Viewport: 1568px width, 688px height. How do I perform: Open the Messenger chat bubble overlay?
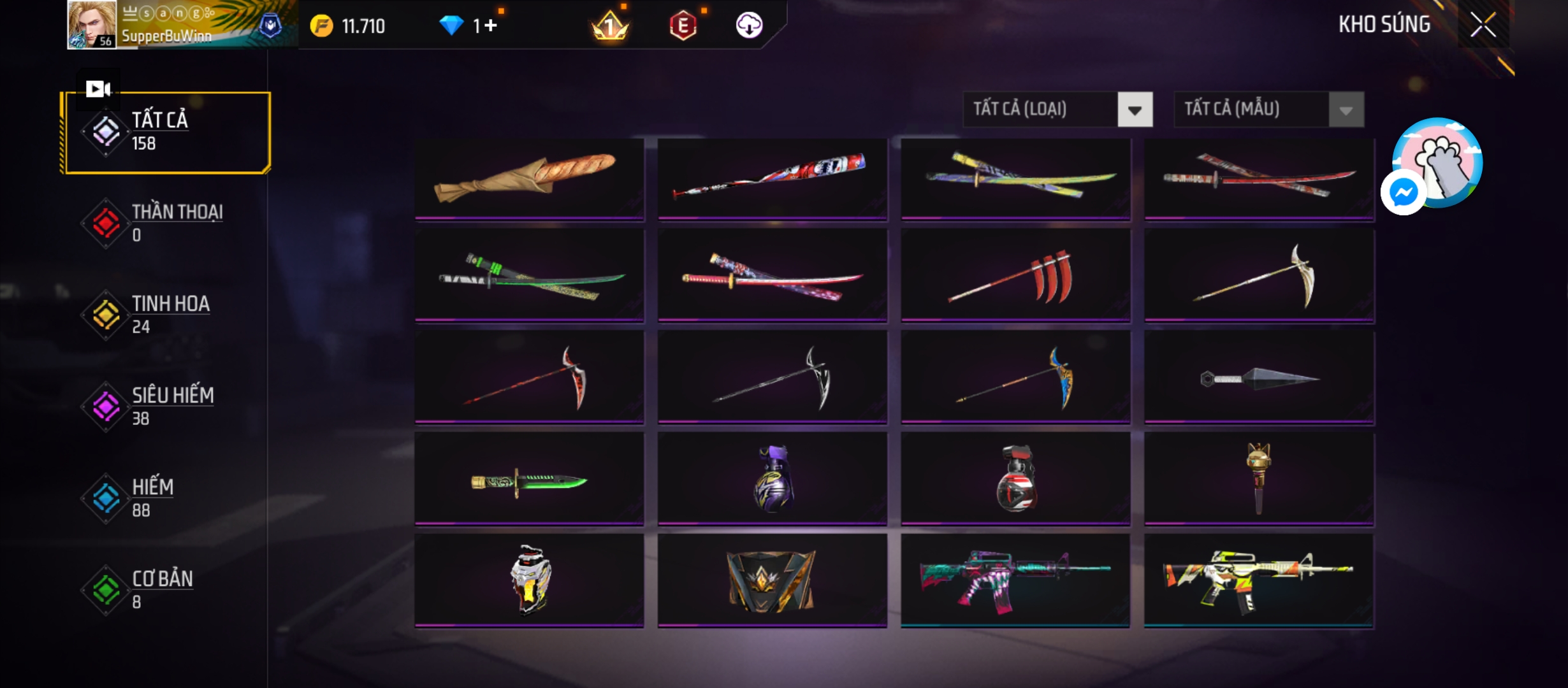[x=1403, y=192]
